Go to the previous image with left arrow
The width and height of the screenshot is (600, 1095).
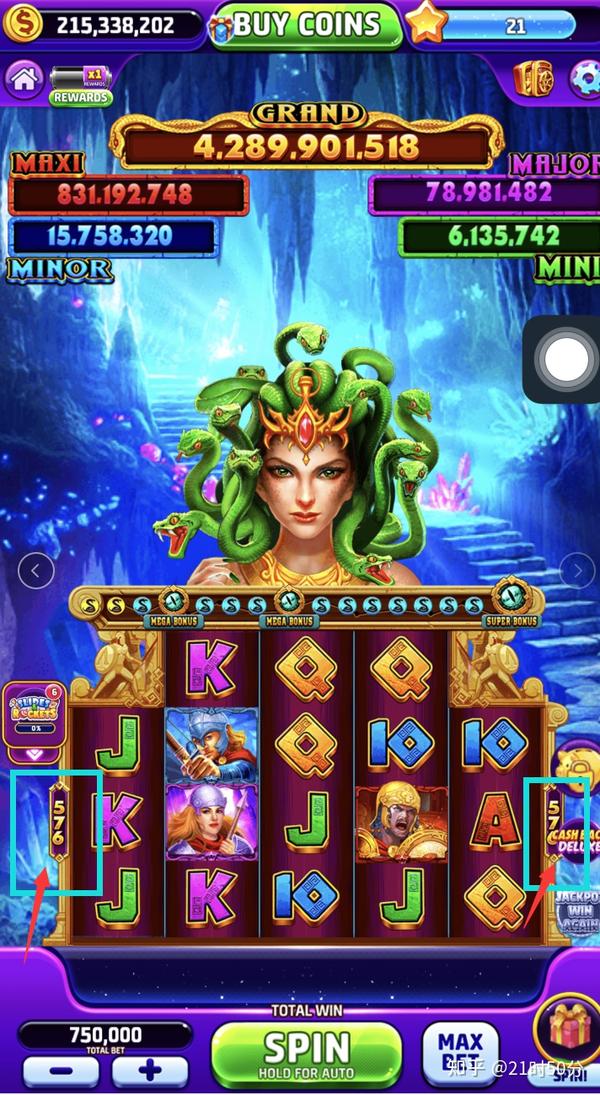(x=36, y=571)
